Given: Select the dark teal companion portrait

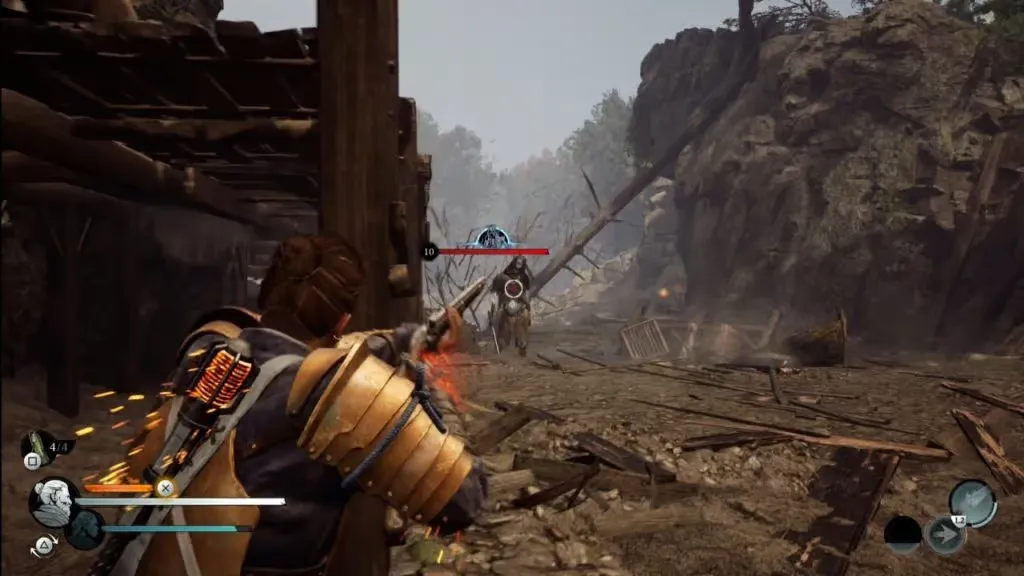Looking at the screenshot, I should tap(86, 528).
